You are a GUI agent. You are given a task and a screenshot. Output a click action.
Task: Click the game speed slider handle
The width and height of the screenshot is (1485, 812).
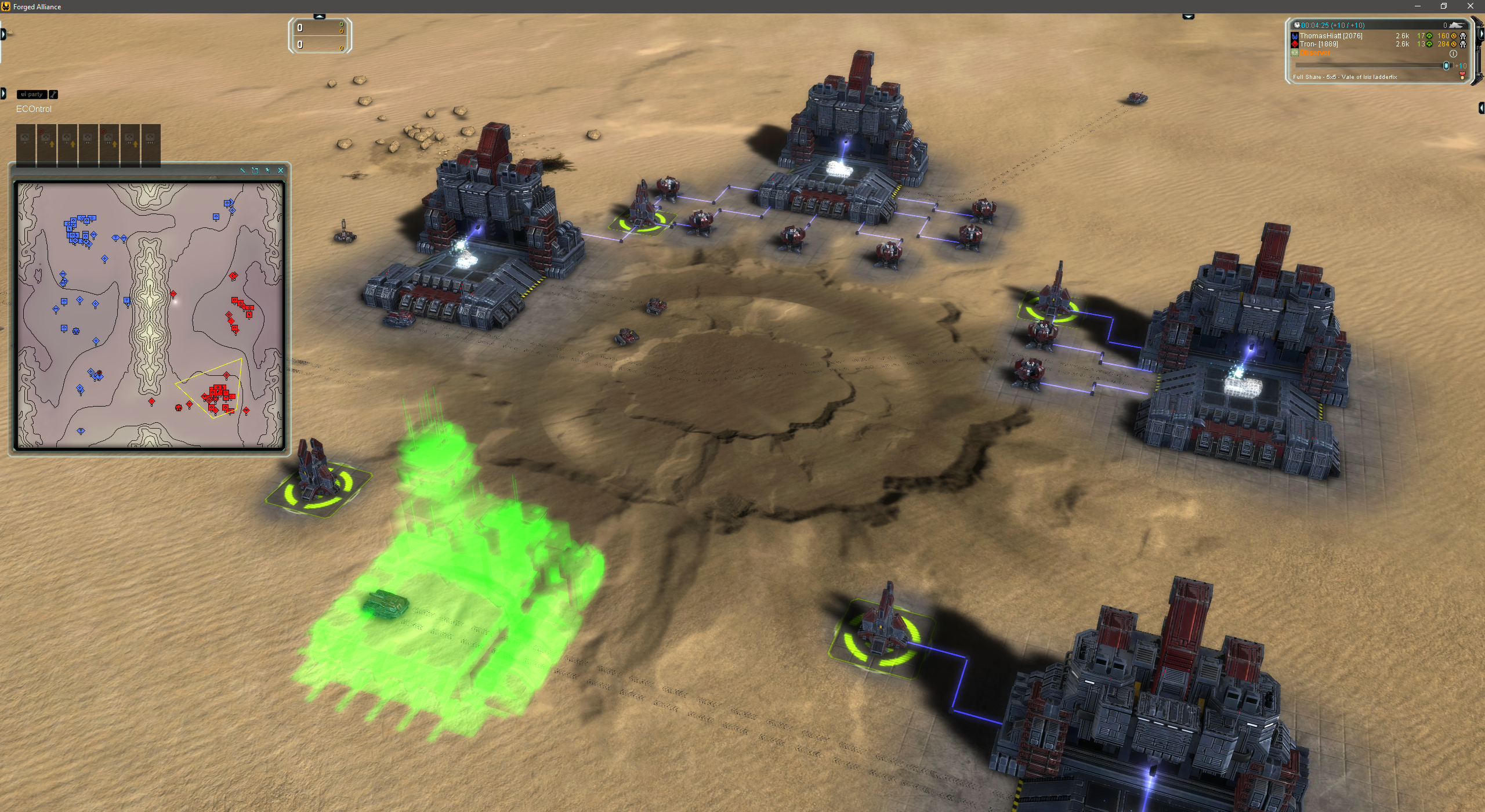click(1446, 66)
